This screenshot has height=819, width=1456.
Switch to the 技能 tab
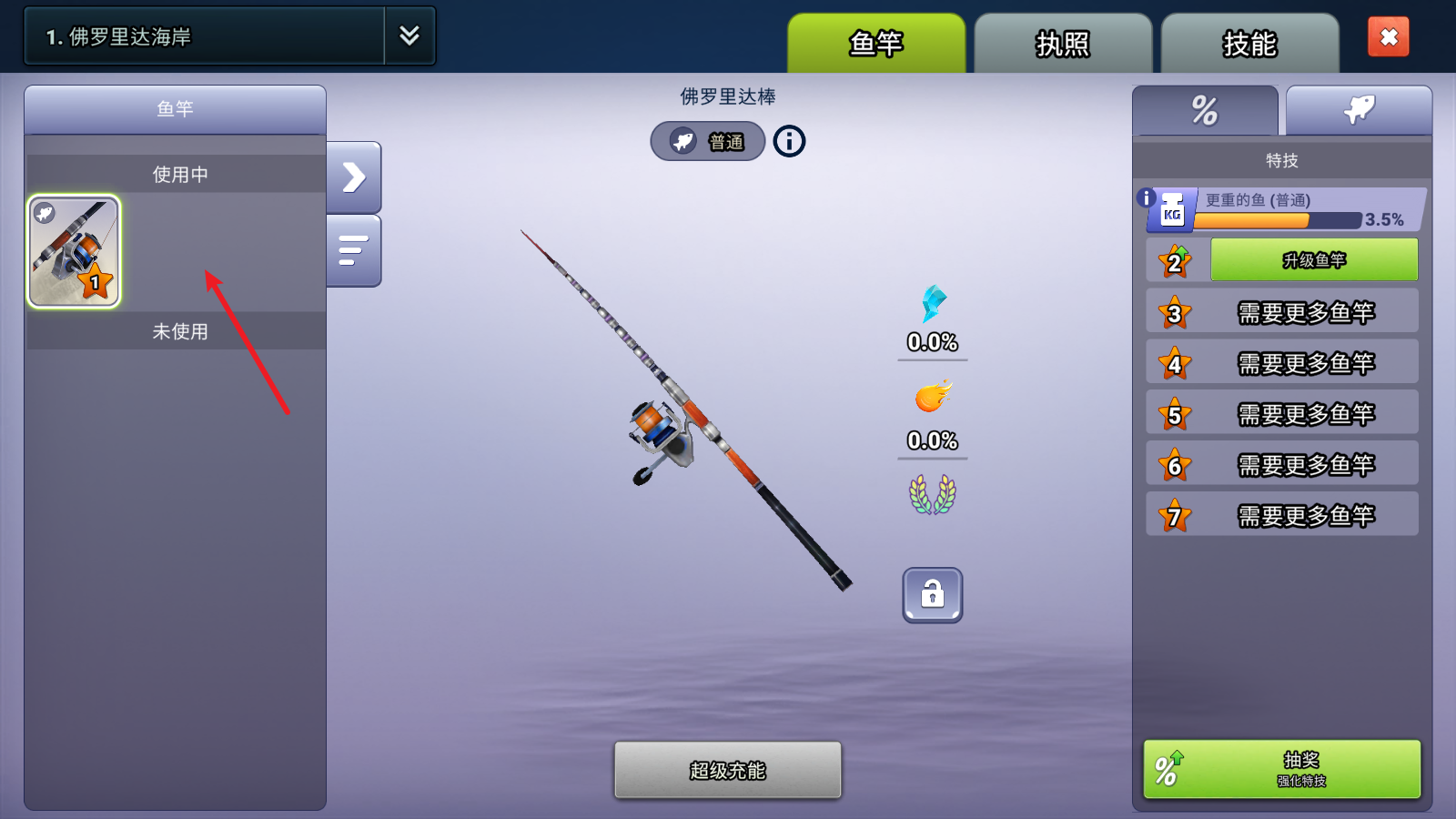pyautogui.click(x=1249, y=43)
